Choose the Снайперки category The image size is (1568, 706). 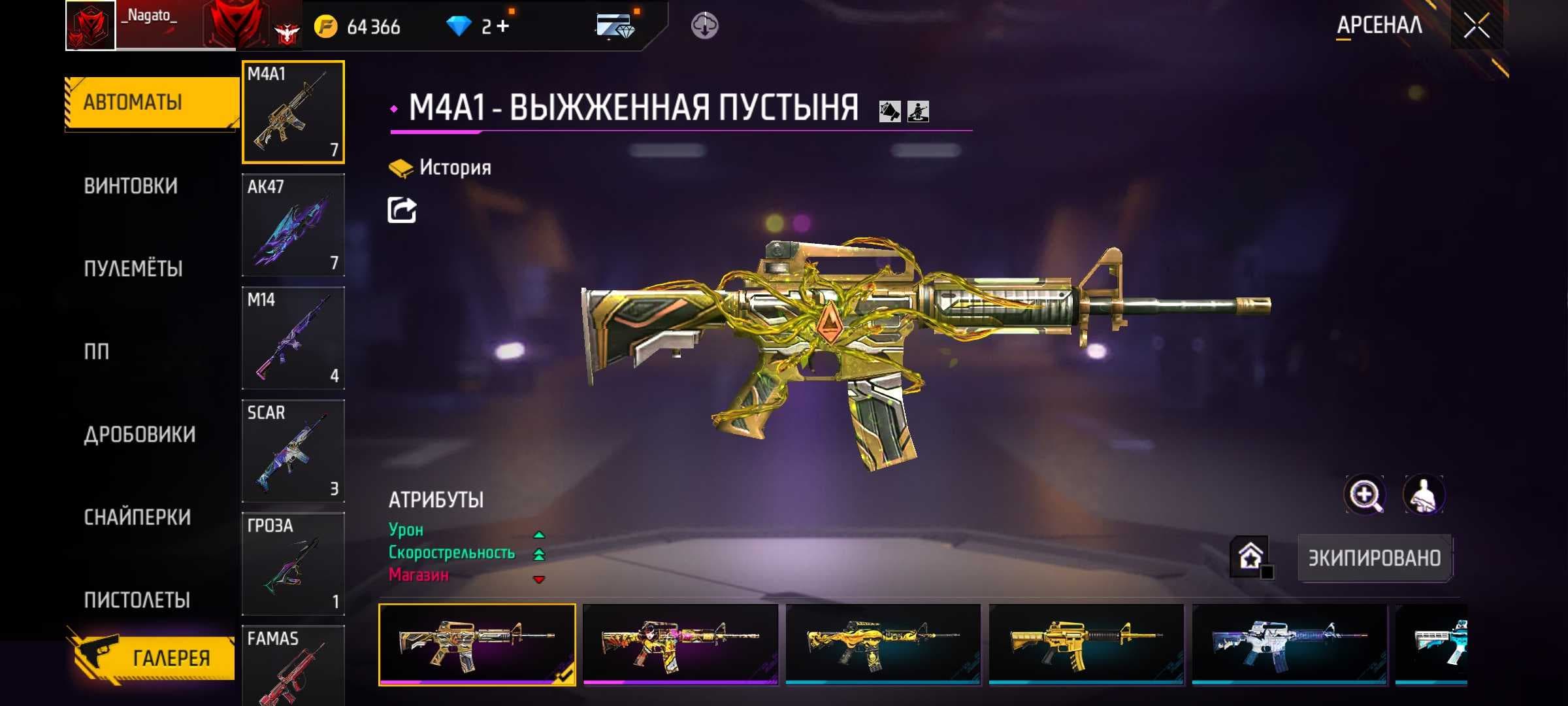[137, 518]
